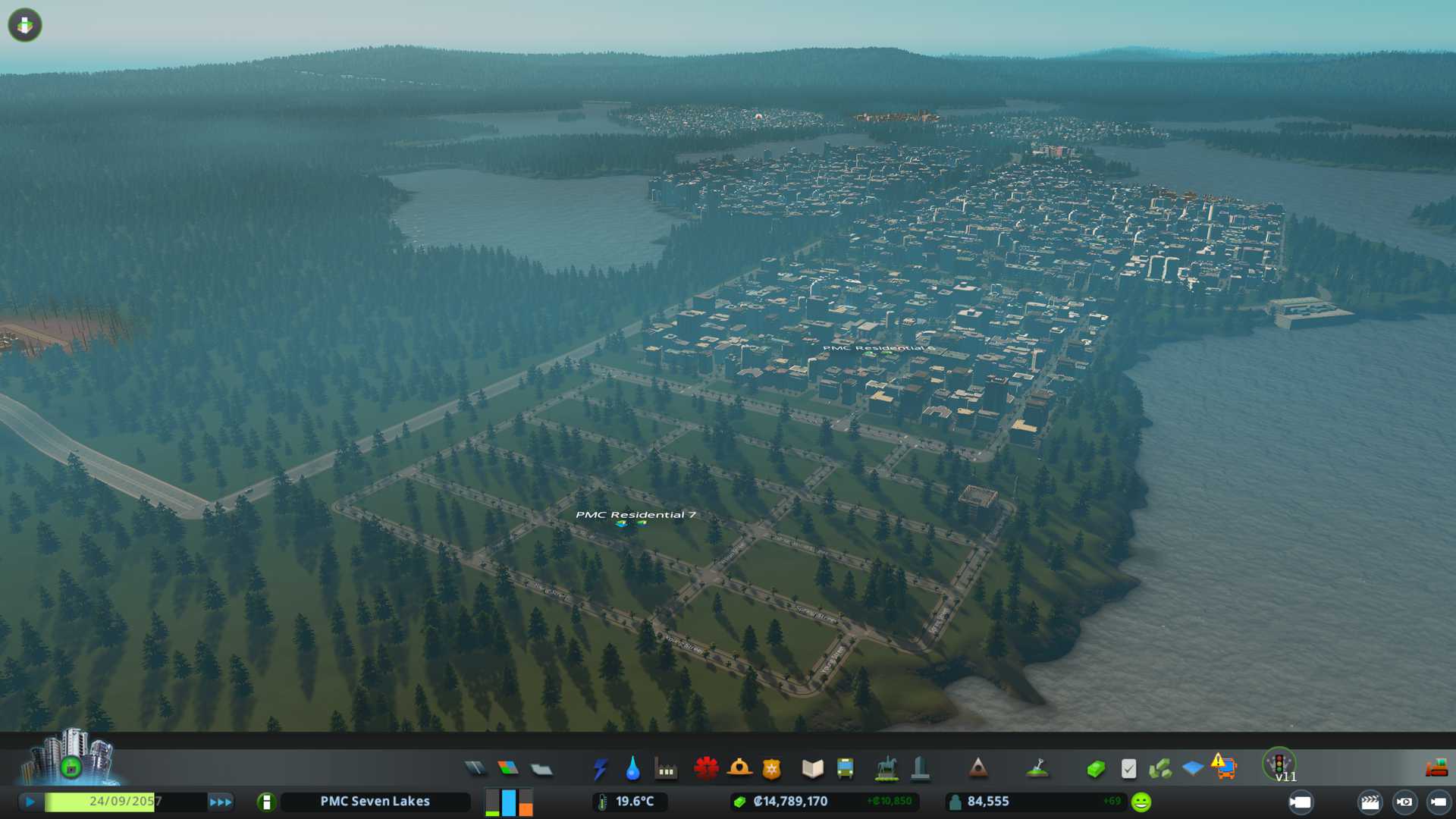Image resolution: width=1456 pixels, height=819 pixels.
Task: Open the Fire Department helmet menu
Action: pyautogui.click(x=739, y=769)
